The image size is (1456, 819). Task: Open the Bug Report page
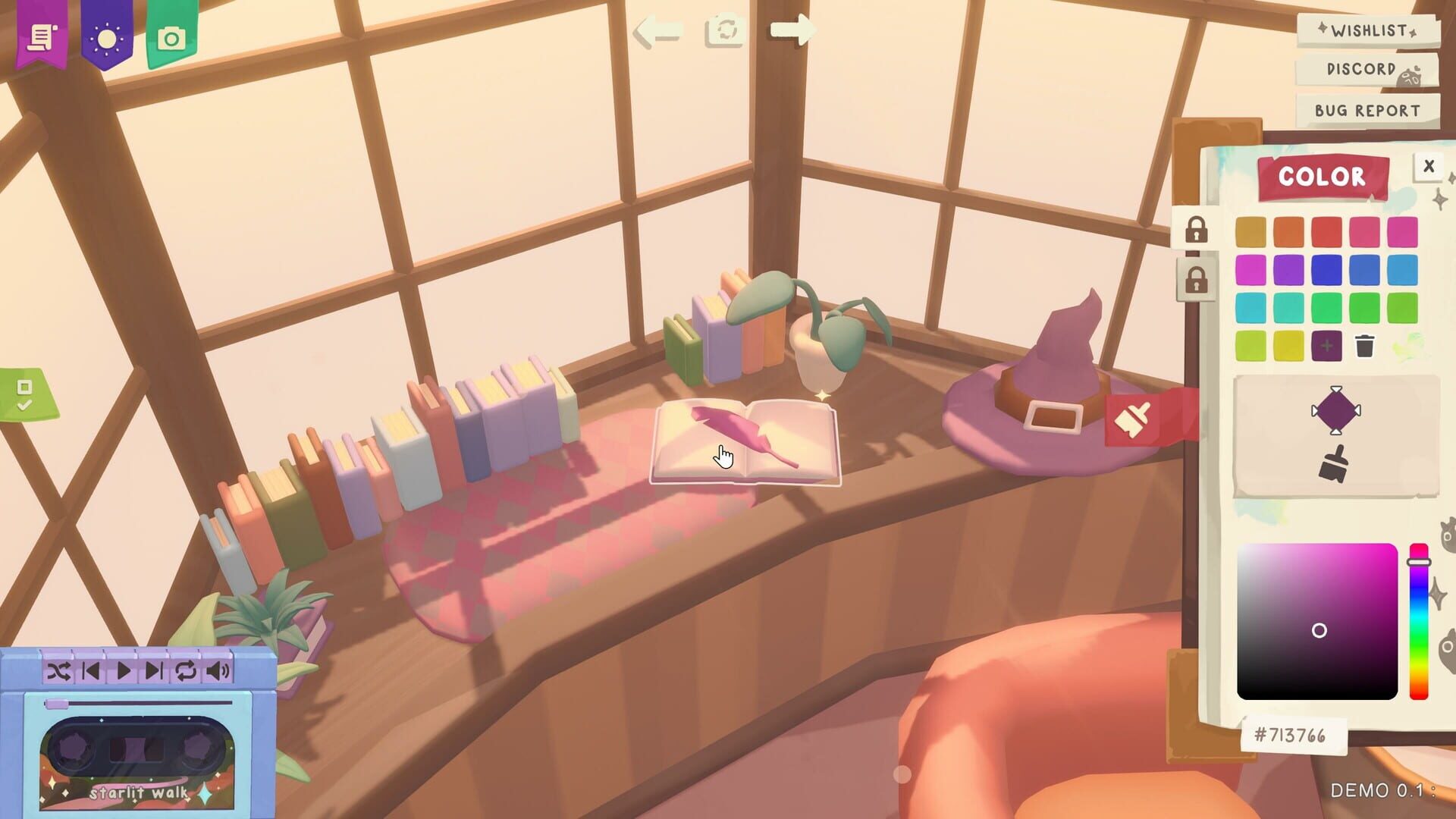[x=1367, y=110]
